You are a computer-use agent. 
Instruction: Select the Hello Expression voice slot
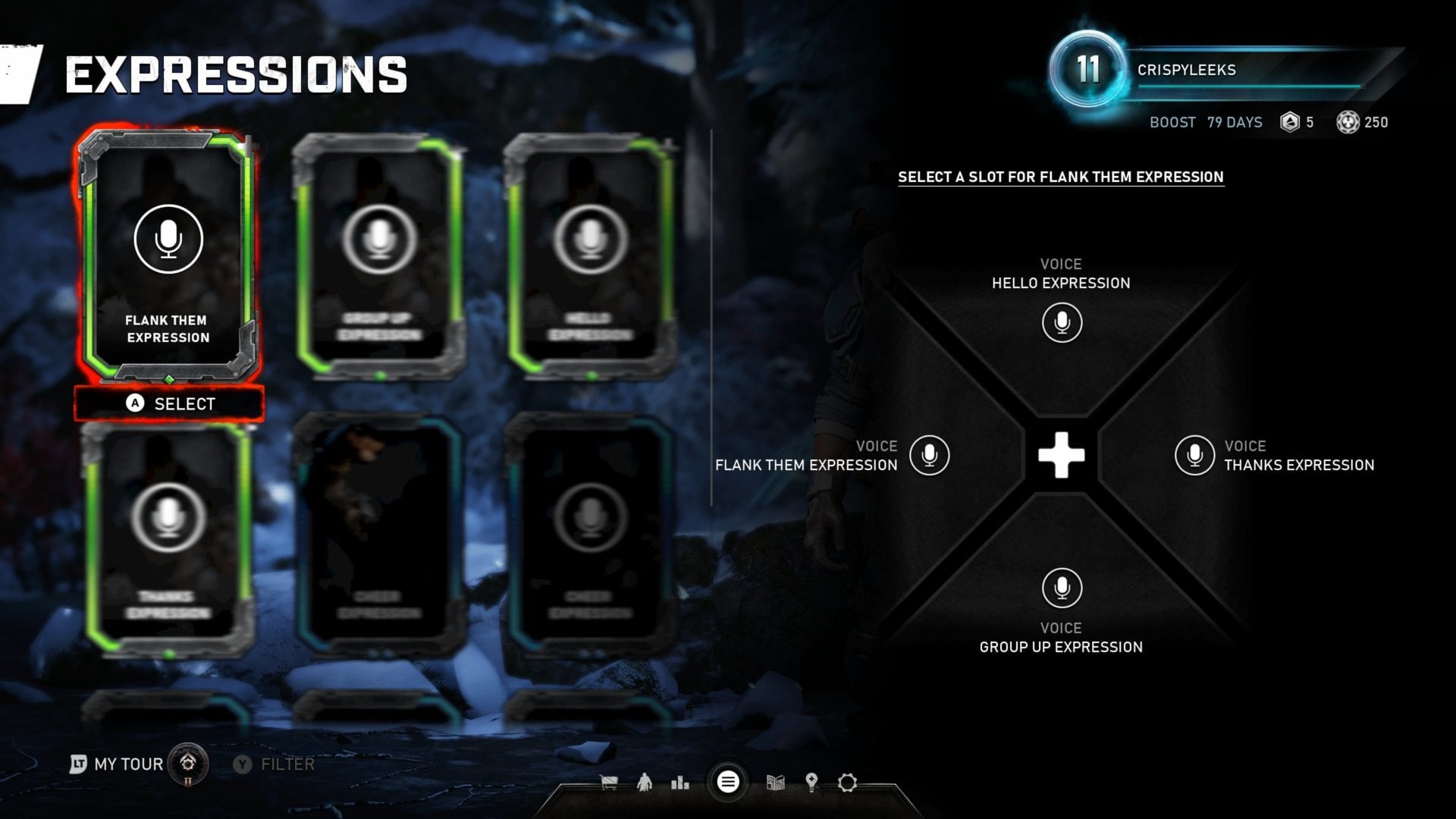(1061, 322)
